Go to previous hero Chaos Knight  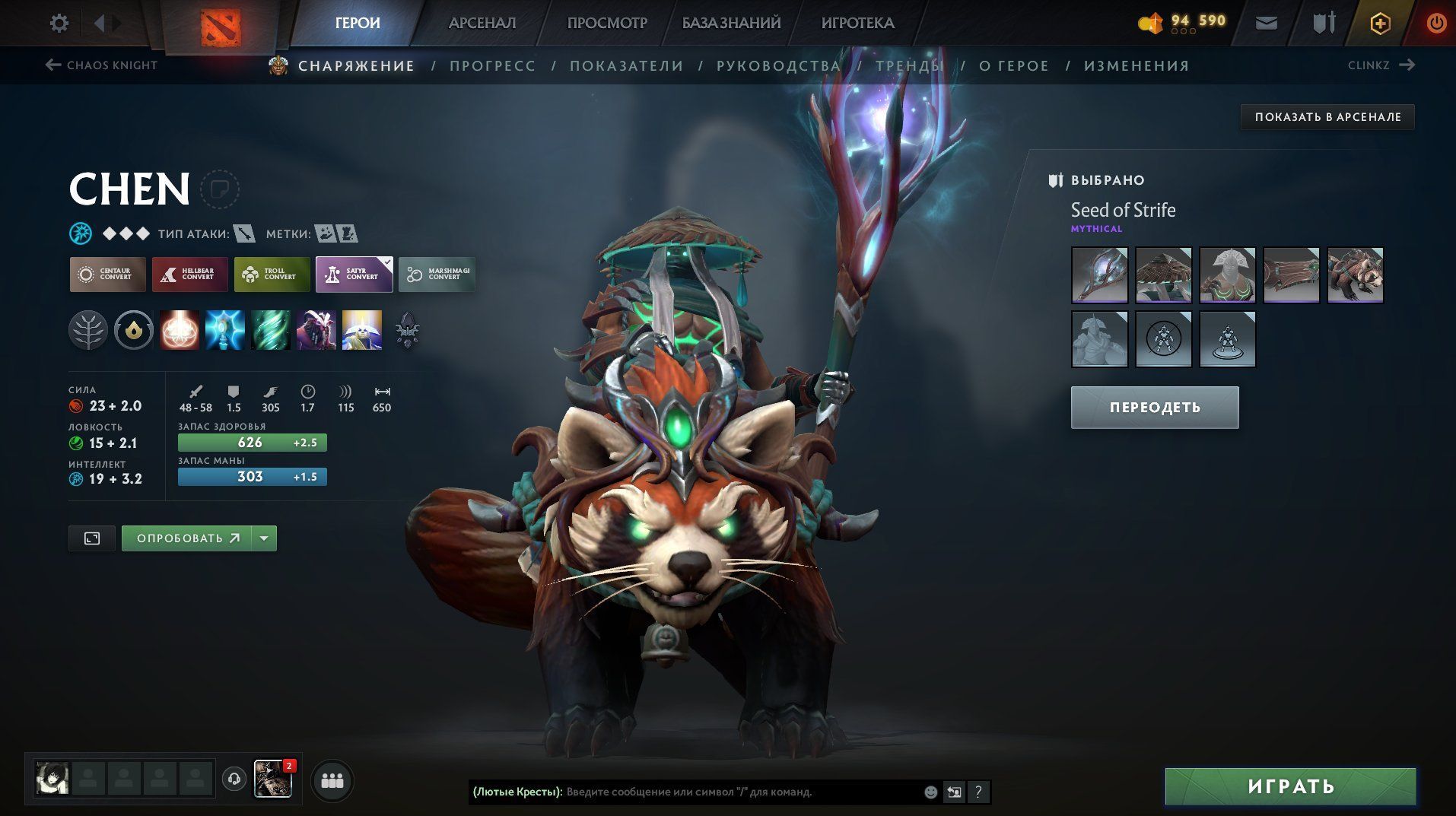click(102, 65)
